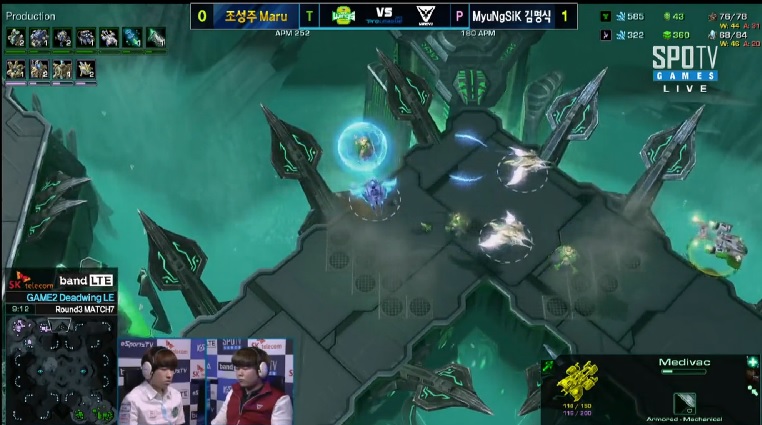
Task: Click the Production panel header
Action: point(31,16)
